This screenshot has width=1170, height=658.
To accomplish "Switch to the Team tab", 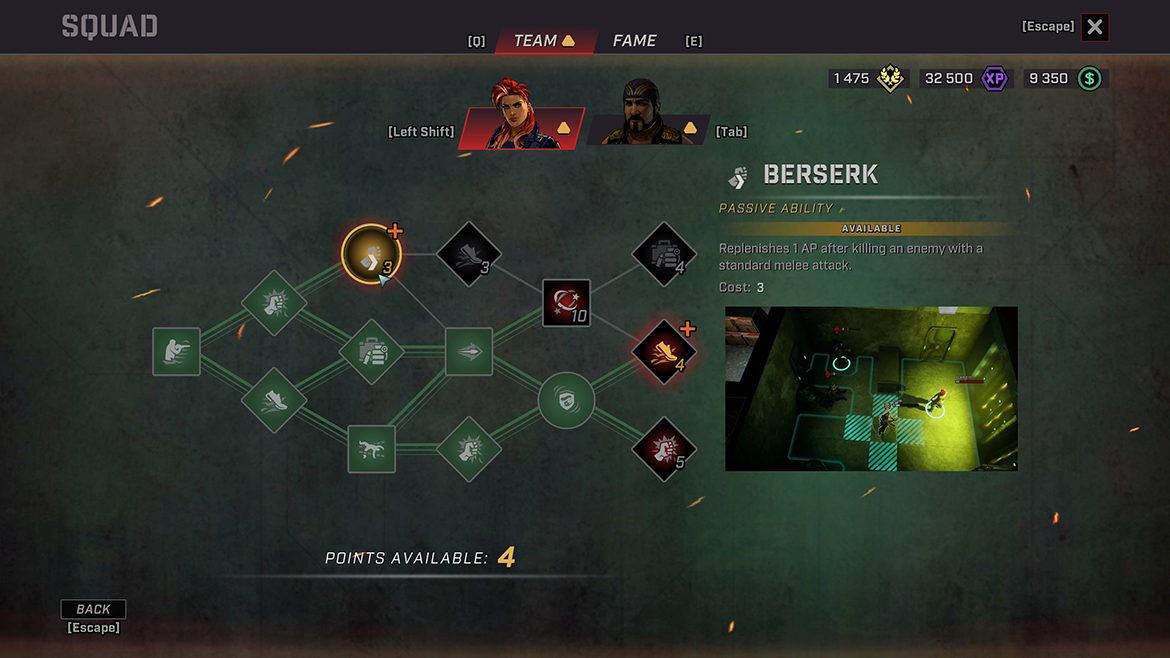I will (x=544, y=41).
